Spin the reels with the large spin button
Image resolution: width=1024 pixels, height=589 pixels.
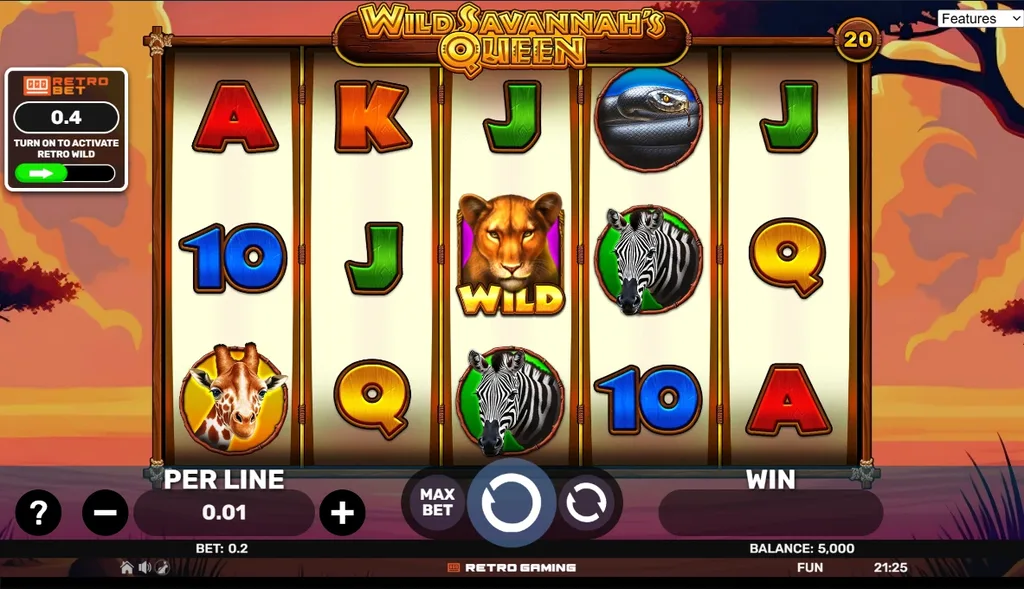click(x=511, y=503)
